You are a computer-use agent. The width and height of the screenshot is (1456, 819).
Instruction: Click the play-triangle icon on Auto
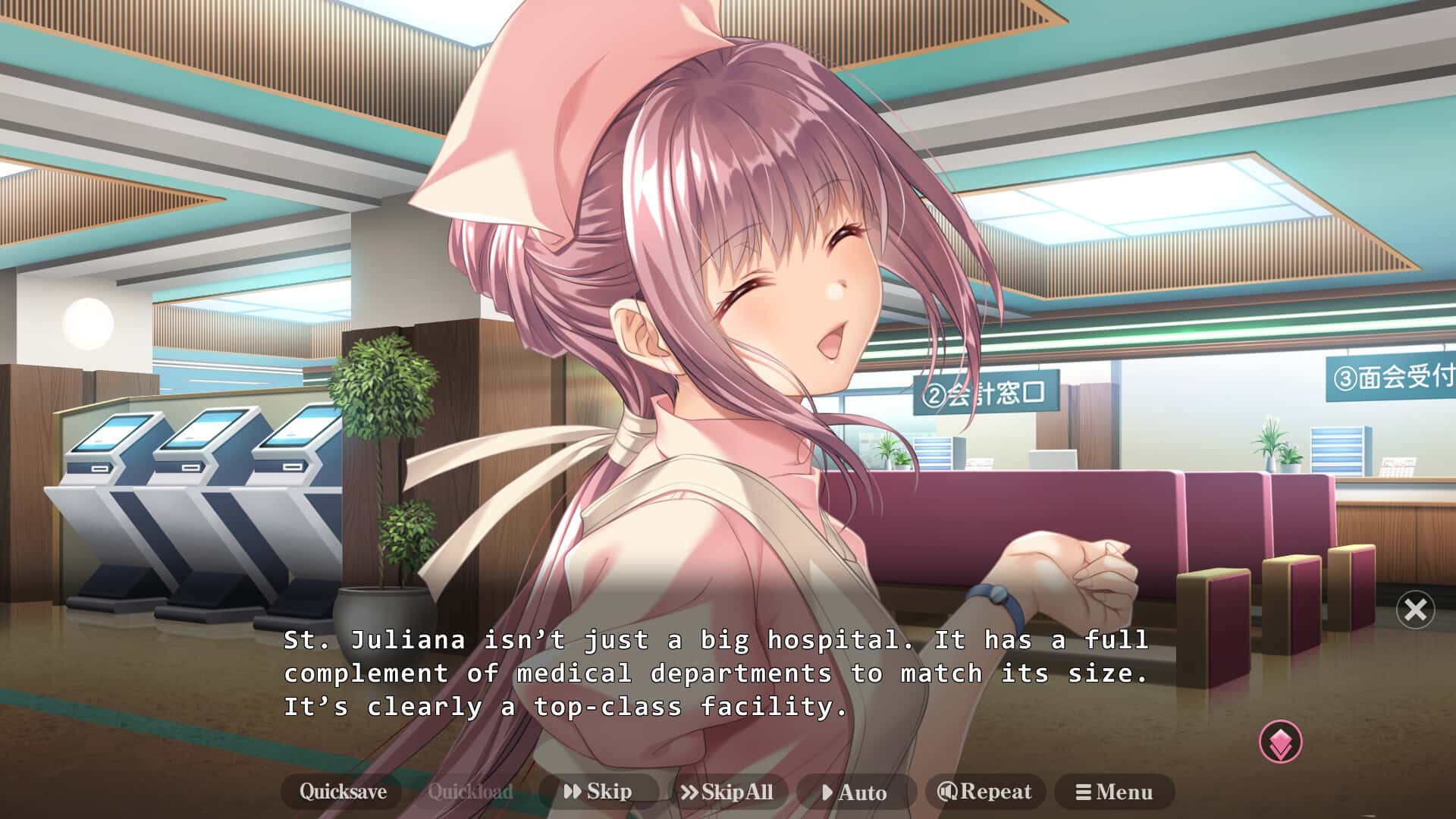pyautogui.click(x=828, y=793)
